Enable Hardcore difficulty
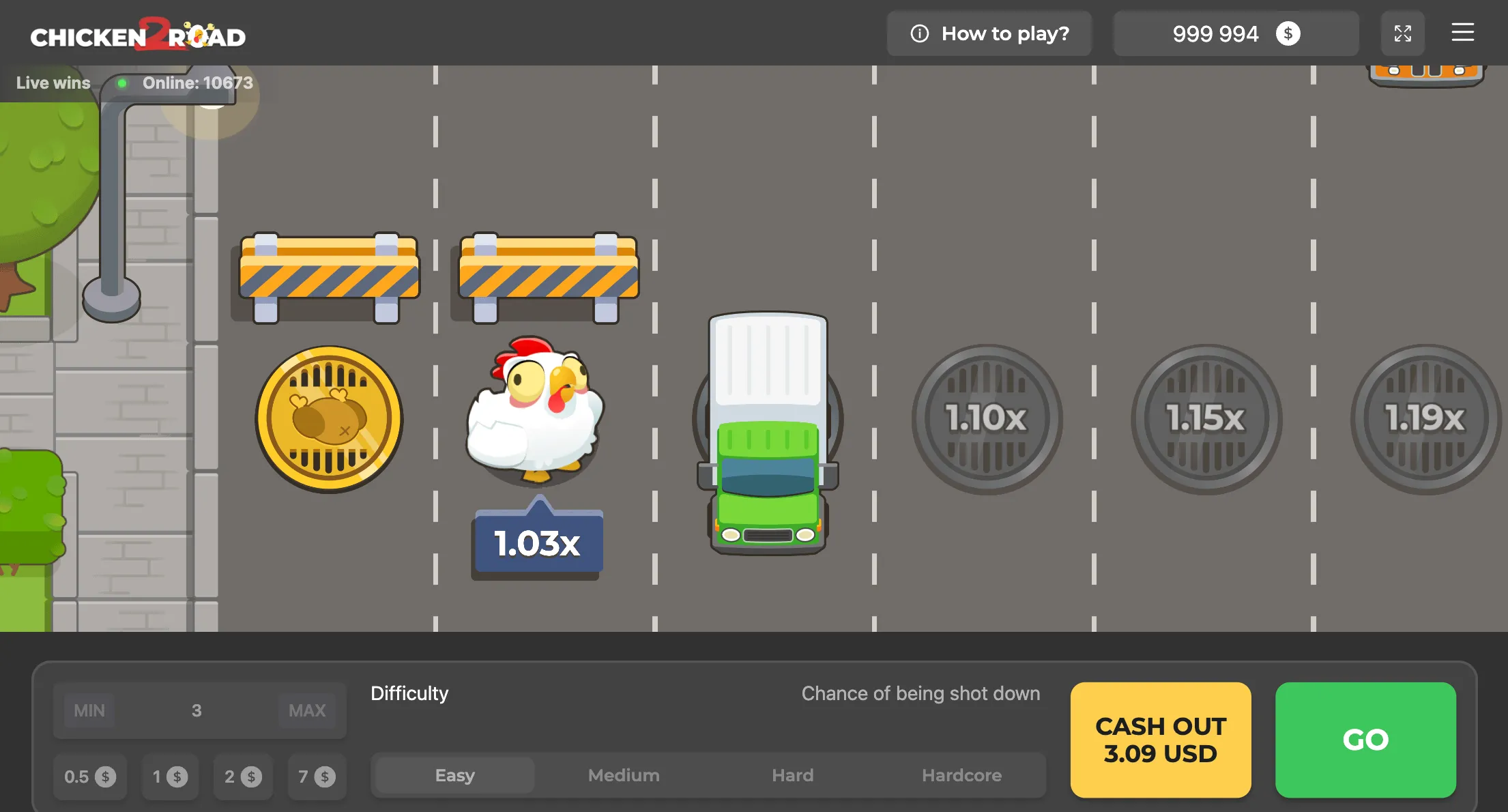1508x812 pixels. click(962, 775)
